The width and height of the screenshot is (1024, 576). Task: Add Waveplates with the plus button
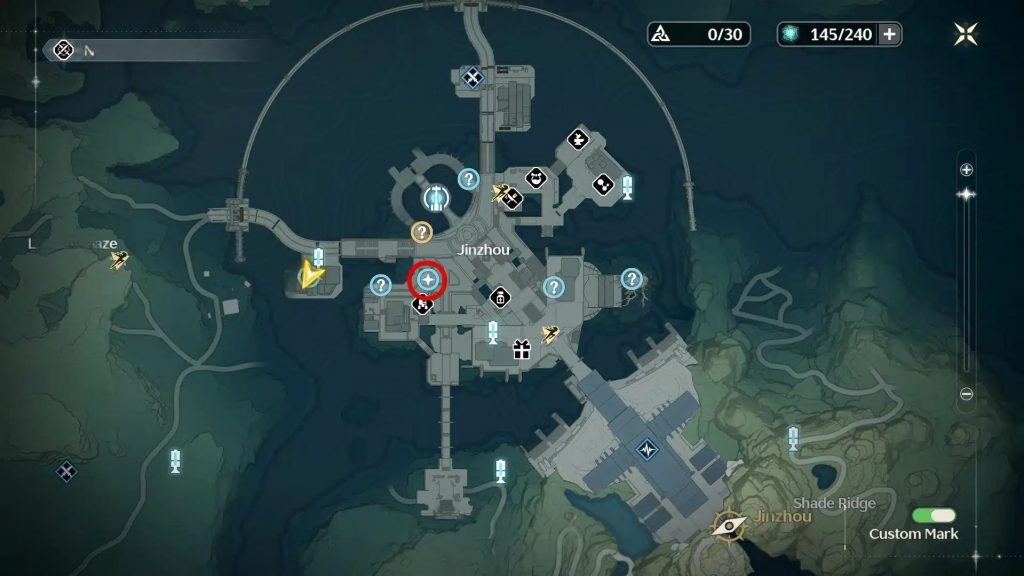888,34
